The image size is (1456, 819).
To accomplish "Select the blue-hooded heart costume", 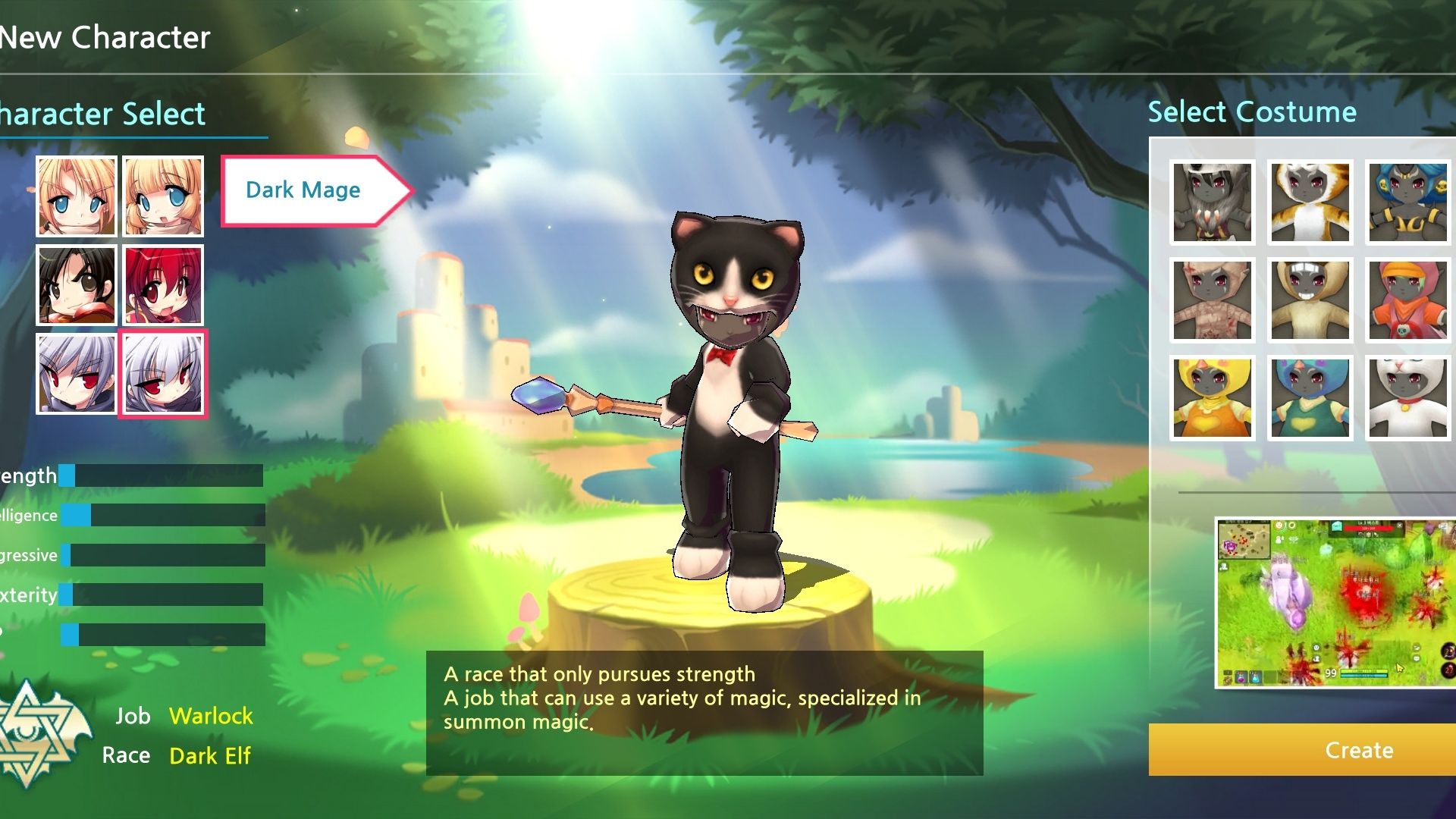I will [x=1310, y=398].
